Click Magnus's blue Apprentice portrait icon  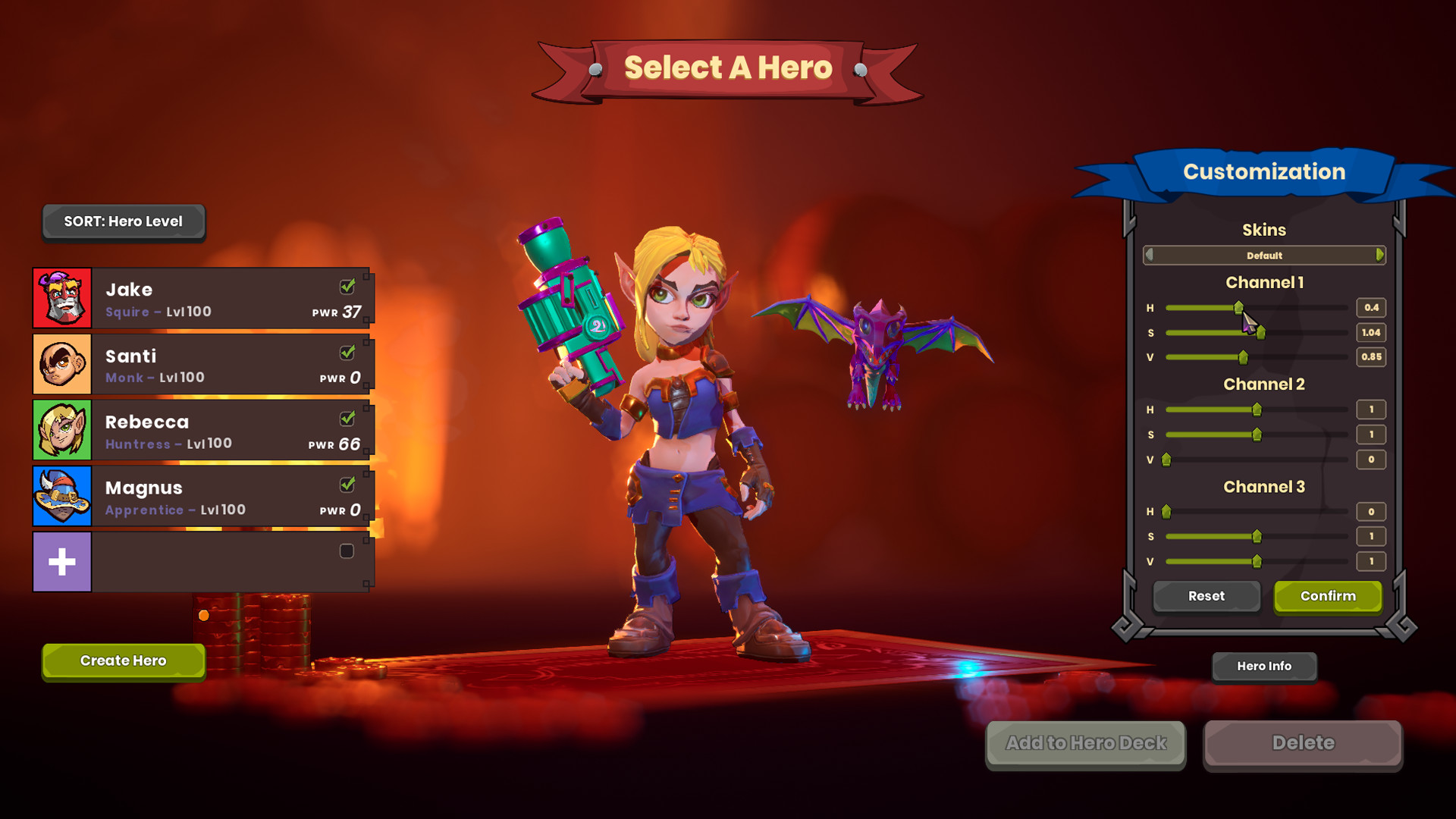(62, 496)
